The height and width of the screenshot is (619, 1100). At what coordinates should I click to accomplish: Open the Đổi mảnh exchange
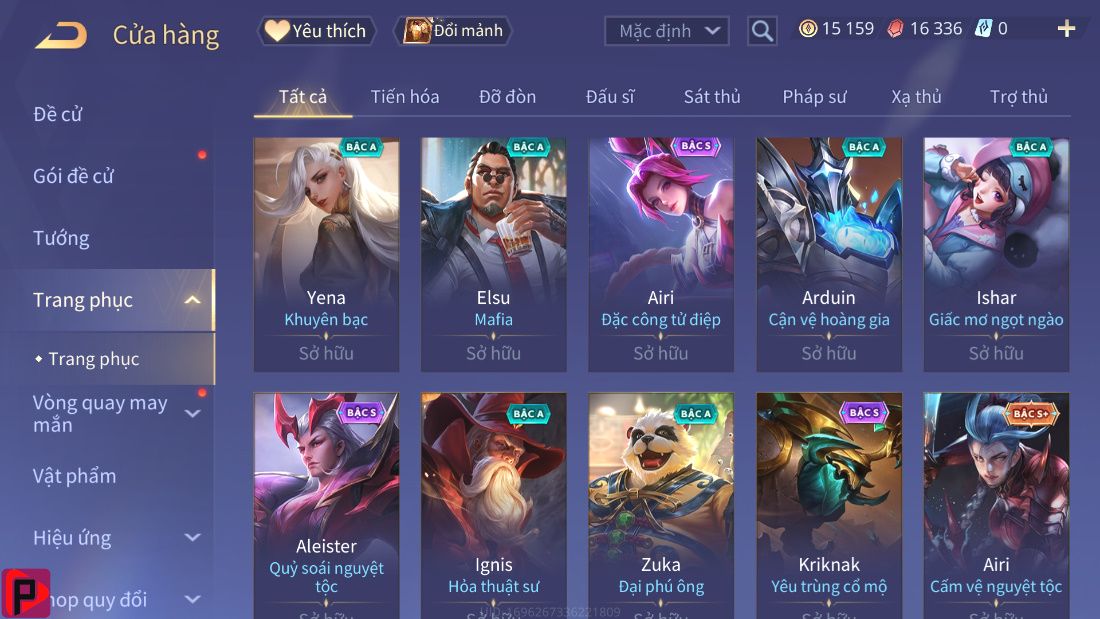pos(453,31)
